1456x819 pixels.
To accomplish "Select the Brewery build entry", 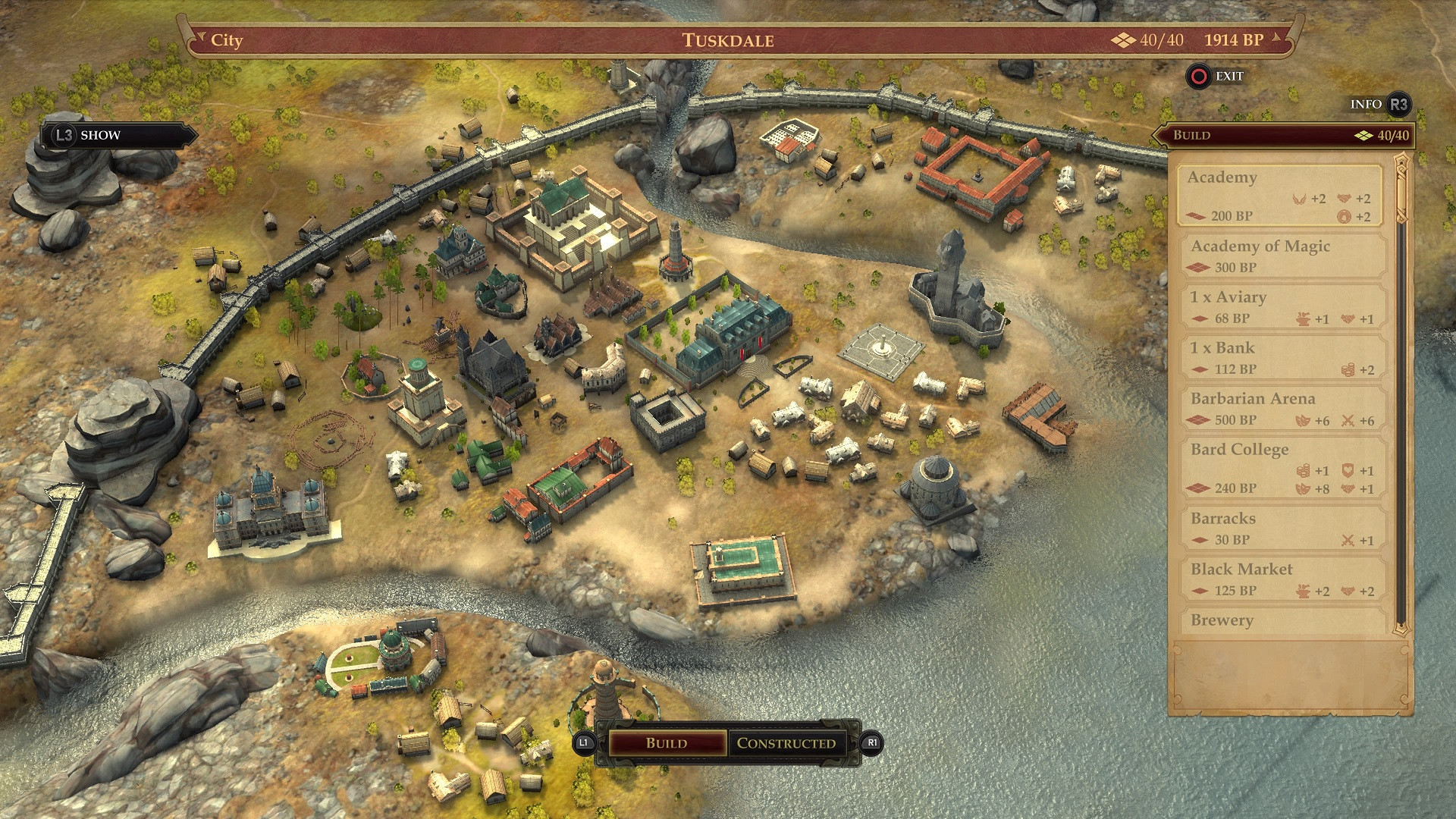I will point(1283,621).
